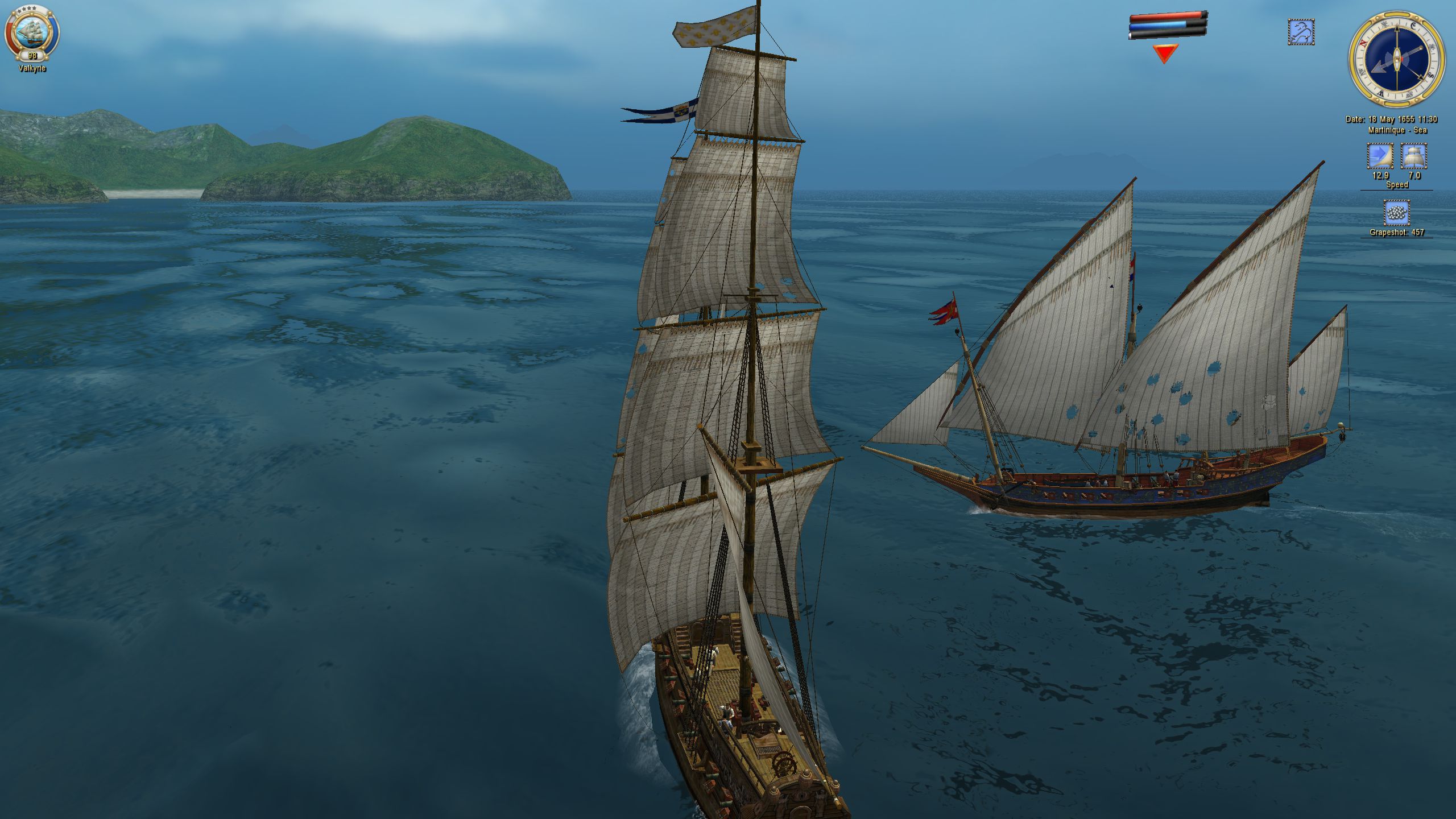
Task: Click the wind speed arrow icon
Action: [1380, 156]
